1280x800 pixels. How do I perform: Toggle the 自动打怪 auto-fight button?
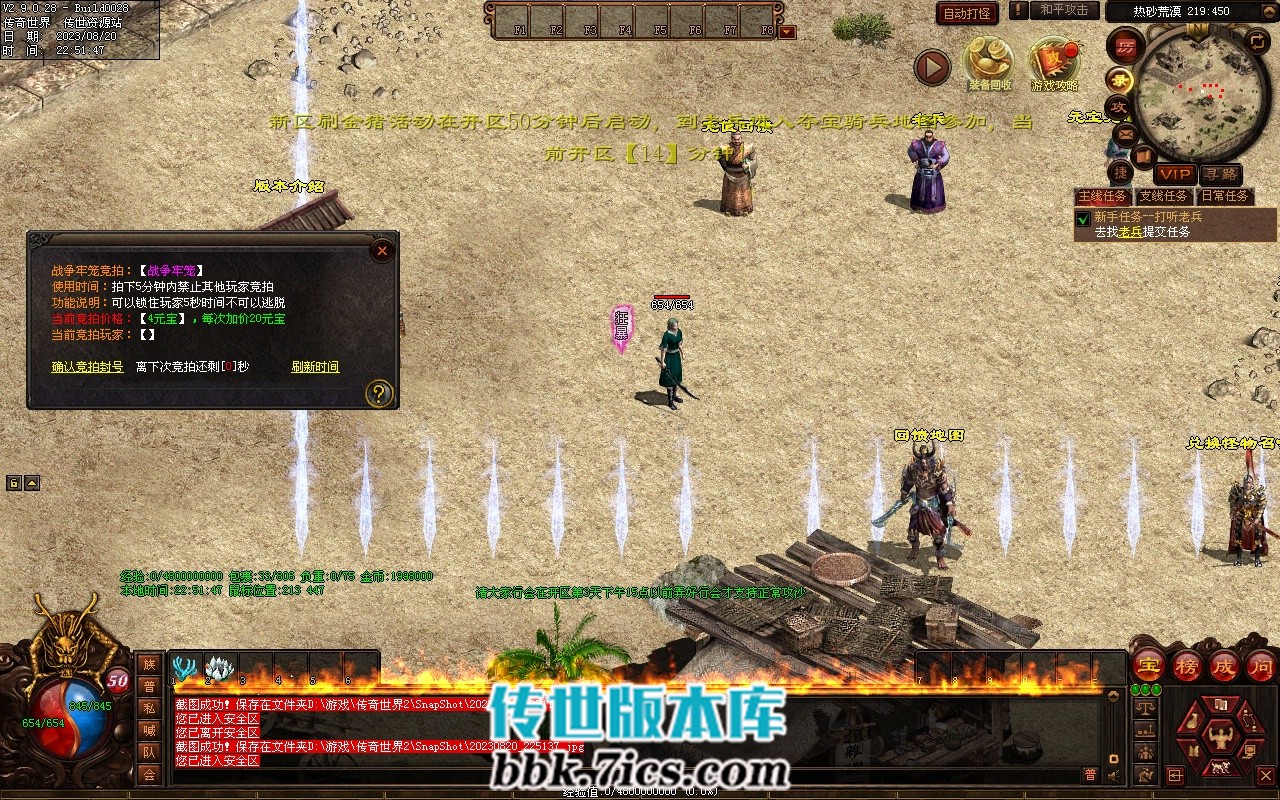coord(967,13)
